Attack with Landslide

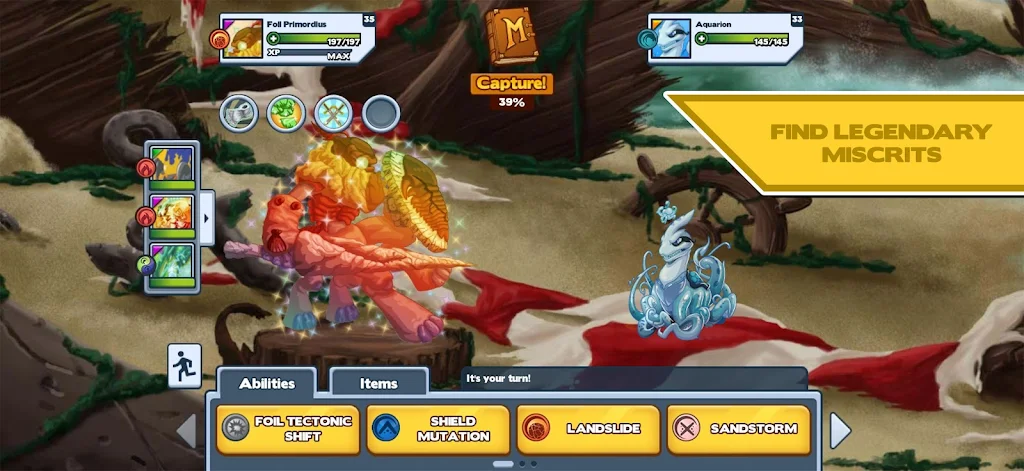click(x=588, y=429)
